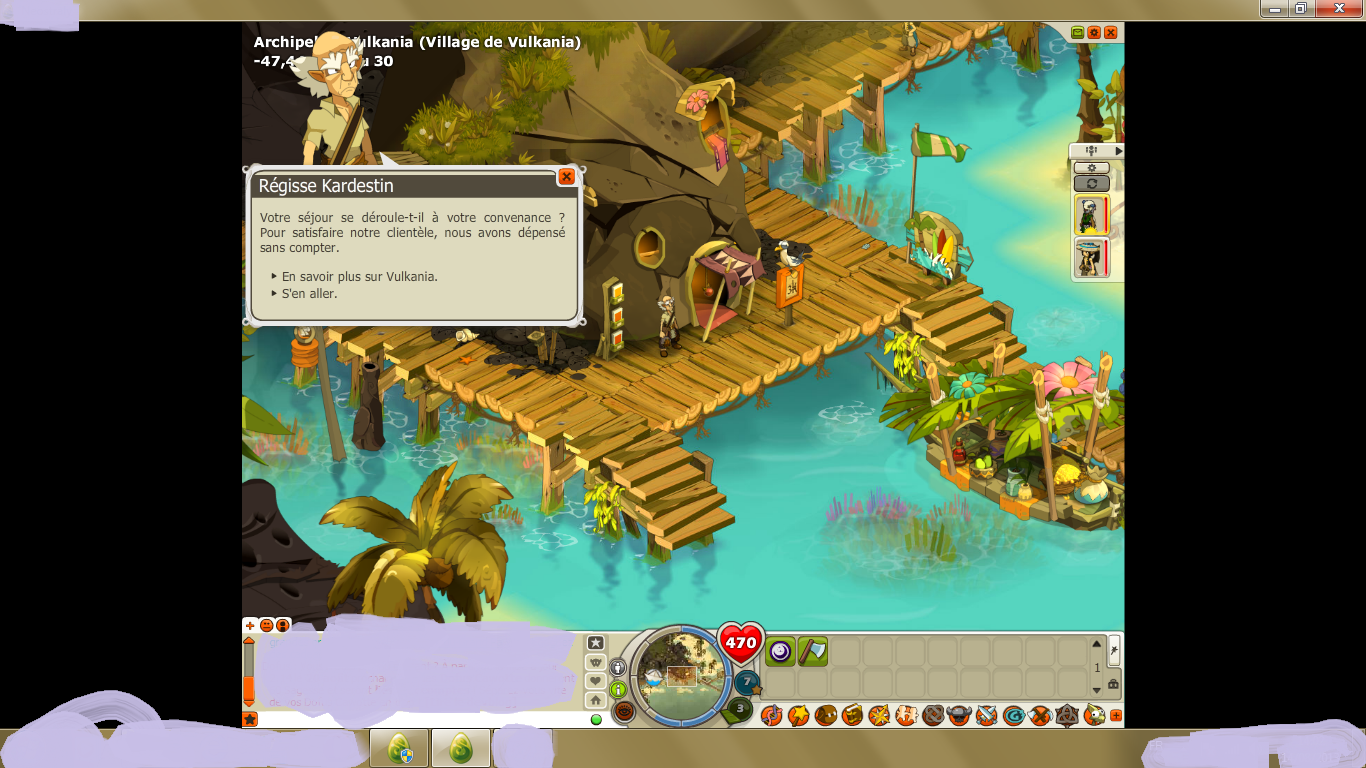The height and width of the screenshot is (768, 1366).
Task: Click the orange plus above the chat
Action: coord(250,625)
